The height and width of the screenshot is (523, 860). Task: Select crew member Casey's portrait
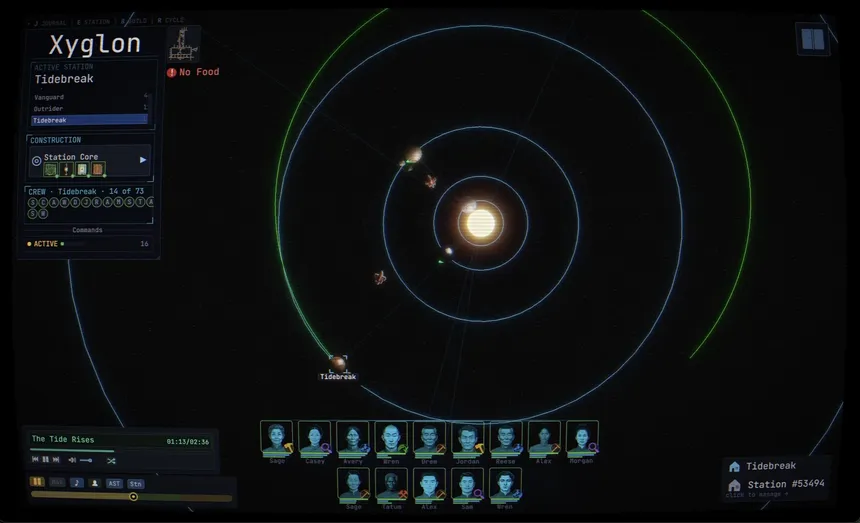(314, 438)
